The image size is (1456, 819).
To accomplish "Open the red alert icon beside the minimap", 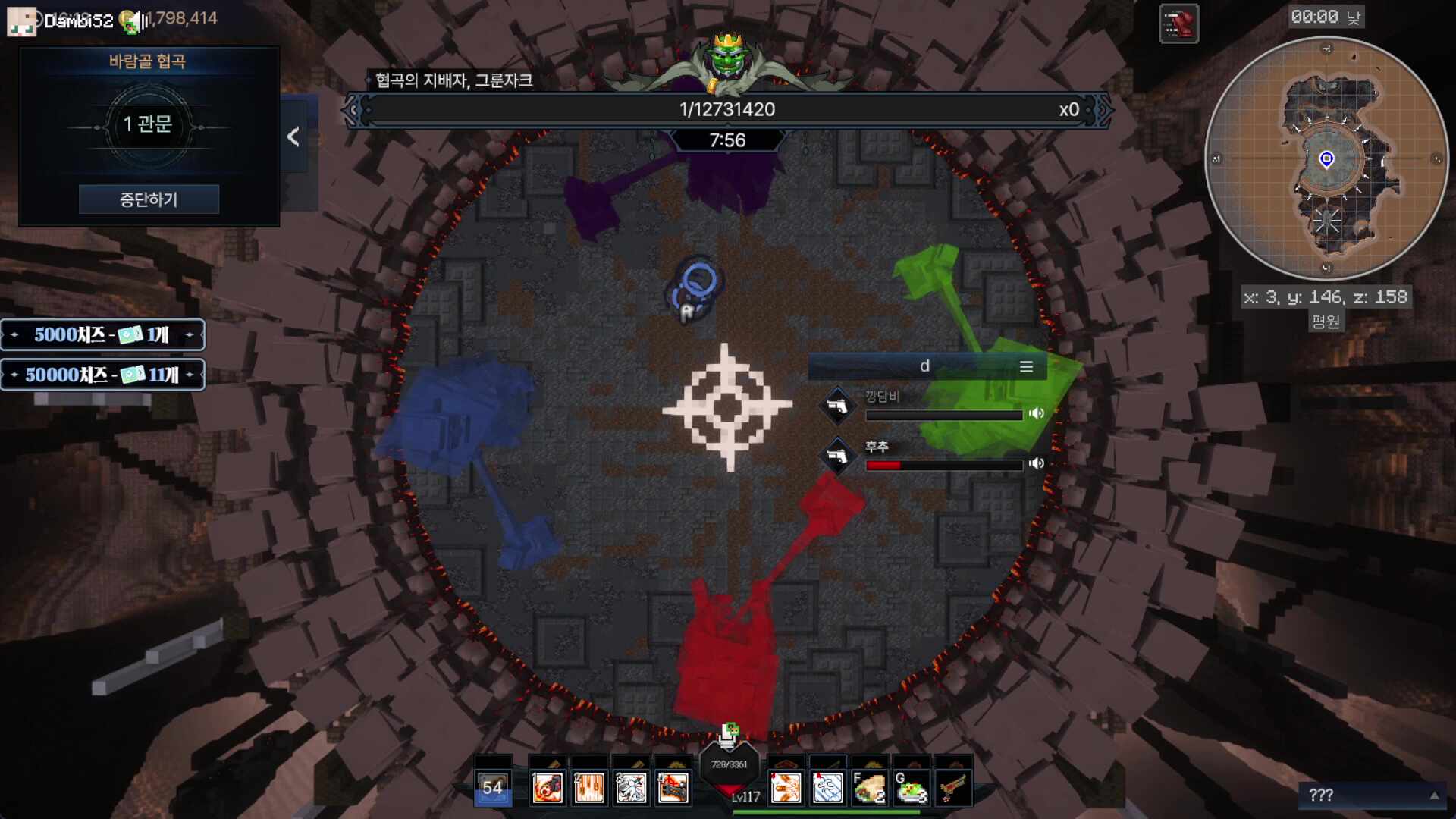I will [1178, 24].
